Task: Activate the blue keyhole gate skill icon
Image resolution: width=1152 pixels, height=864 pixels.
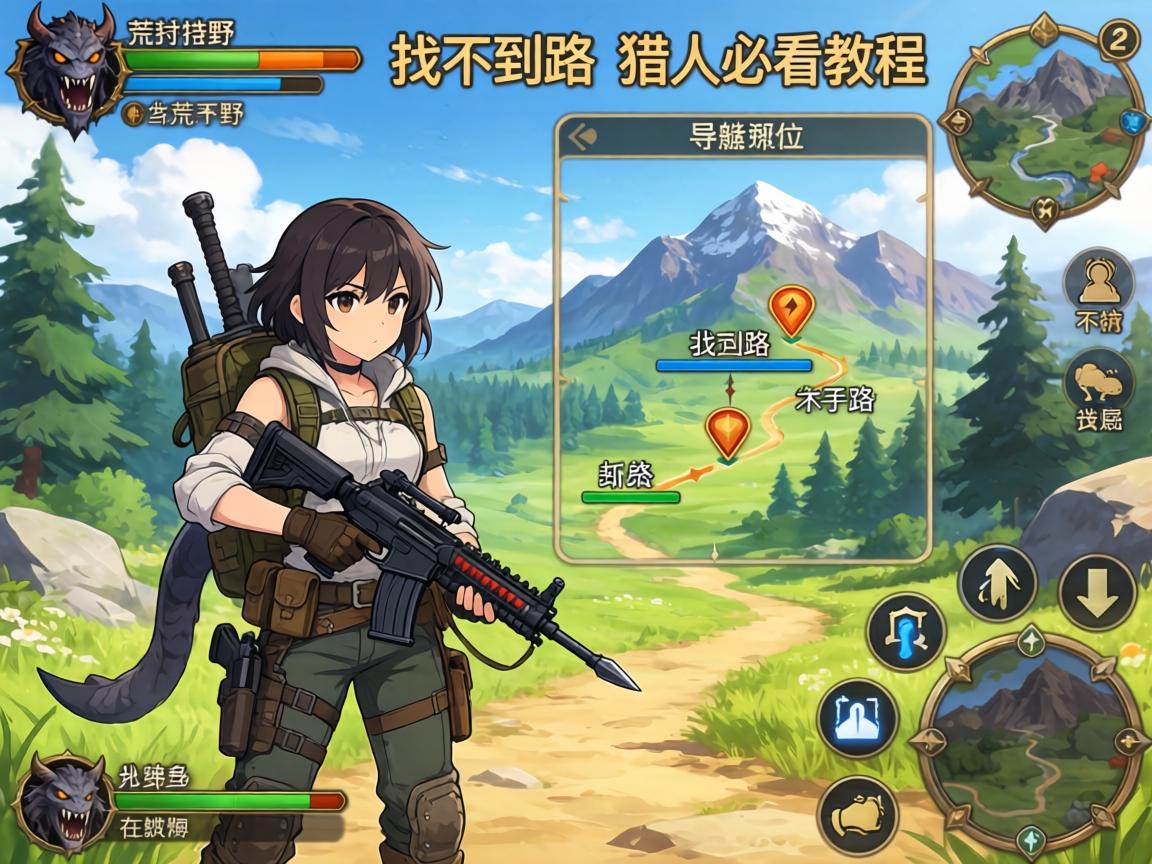Action: (x=906, y=632)
